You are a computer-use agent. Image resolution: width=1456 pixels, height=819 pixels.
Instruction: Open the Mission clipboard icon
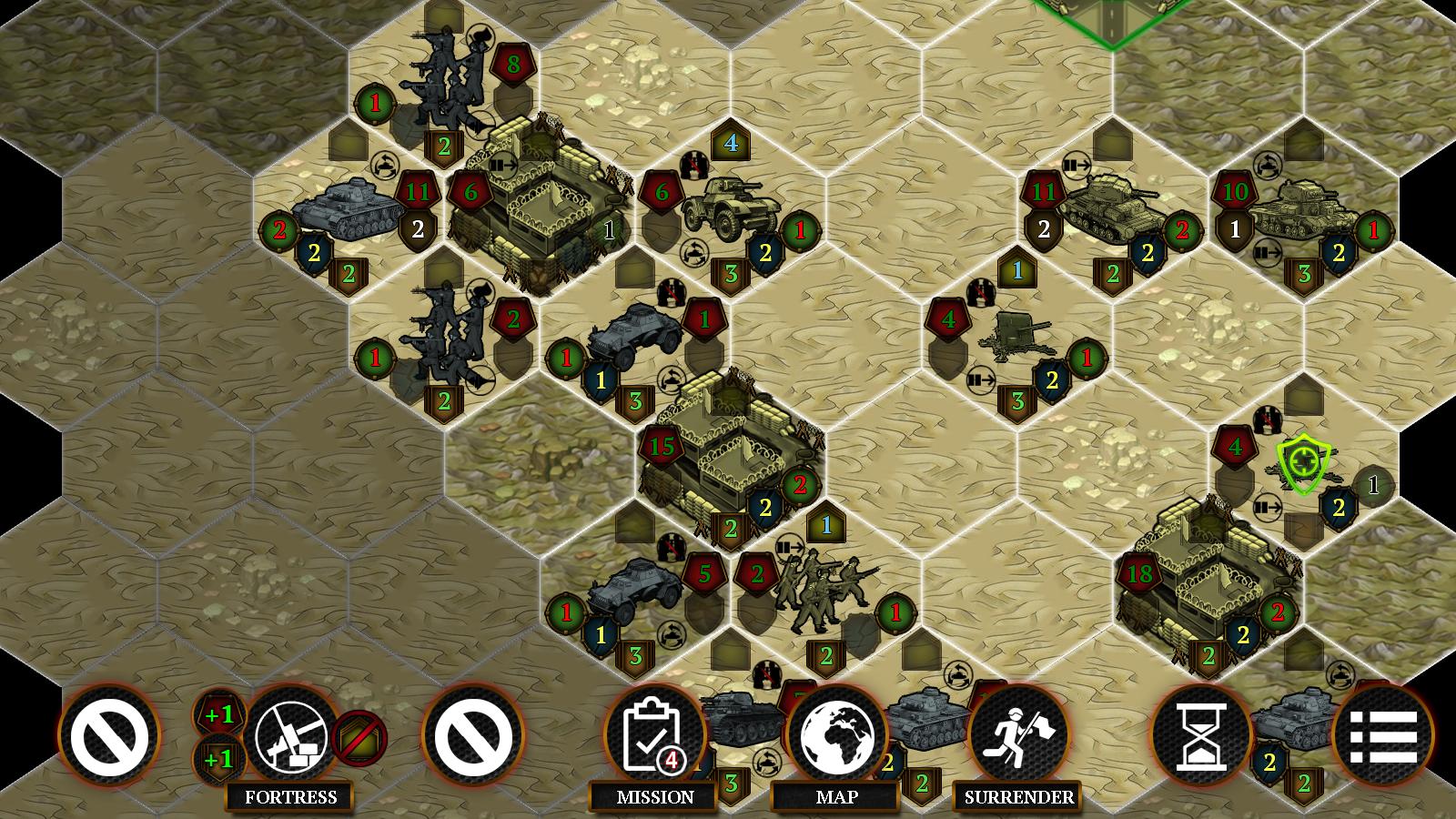coord(652,737)
